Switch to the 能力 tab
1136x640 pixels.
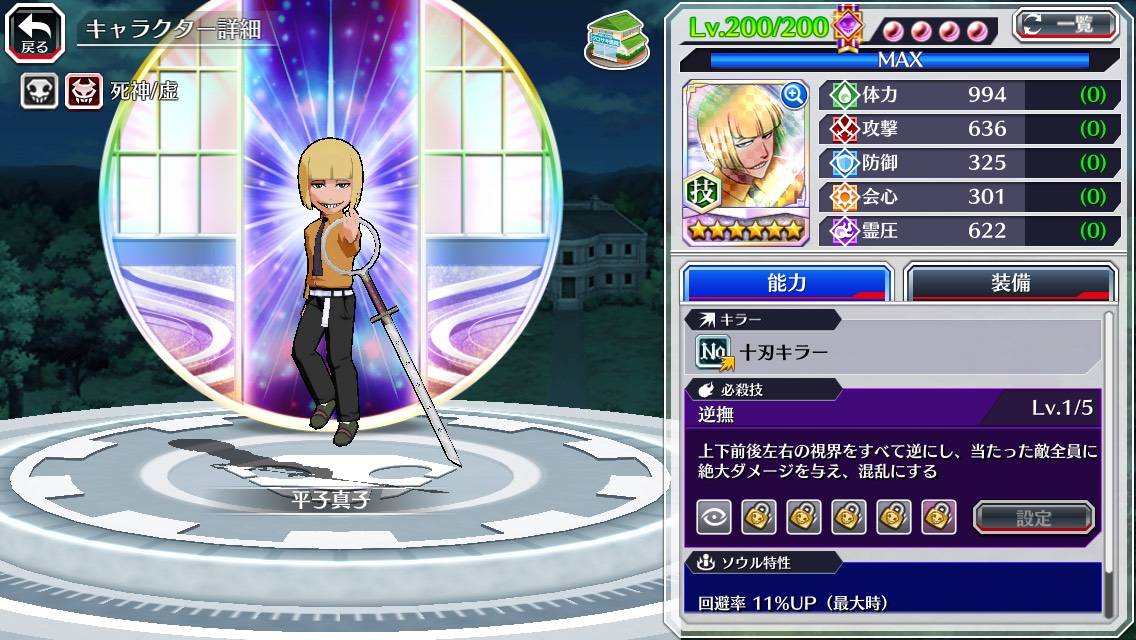[786, 283]
